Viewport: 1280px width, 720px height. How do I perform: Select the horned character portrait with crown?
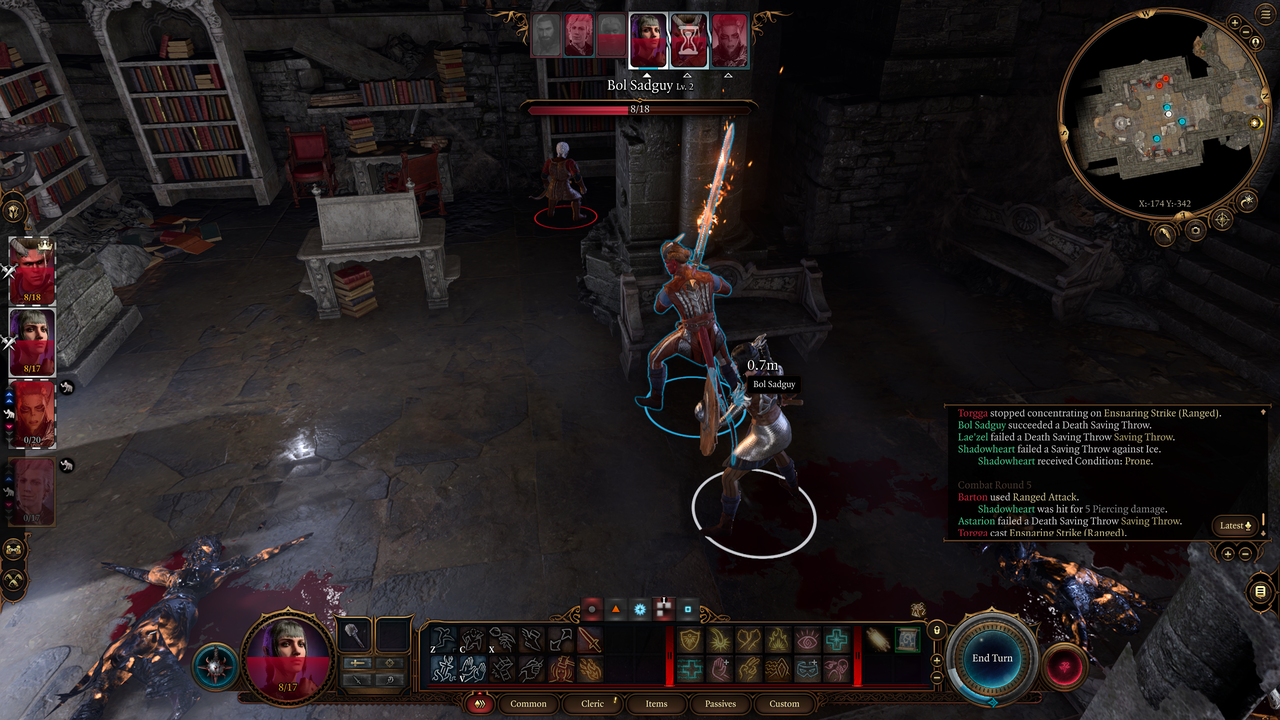[x=32, y=271]
